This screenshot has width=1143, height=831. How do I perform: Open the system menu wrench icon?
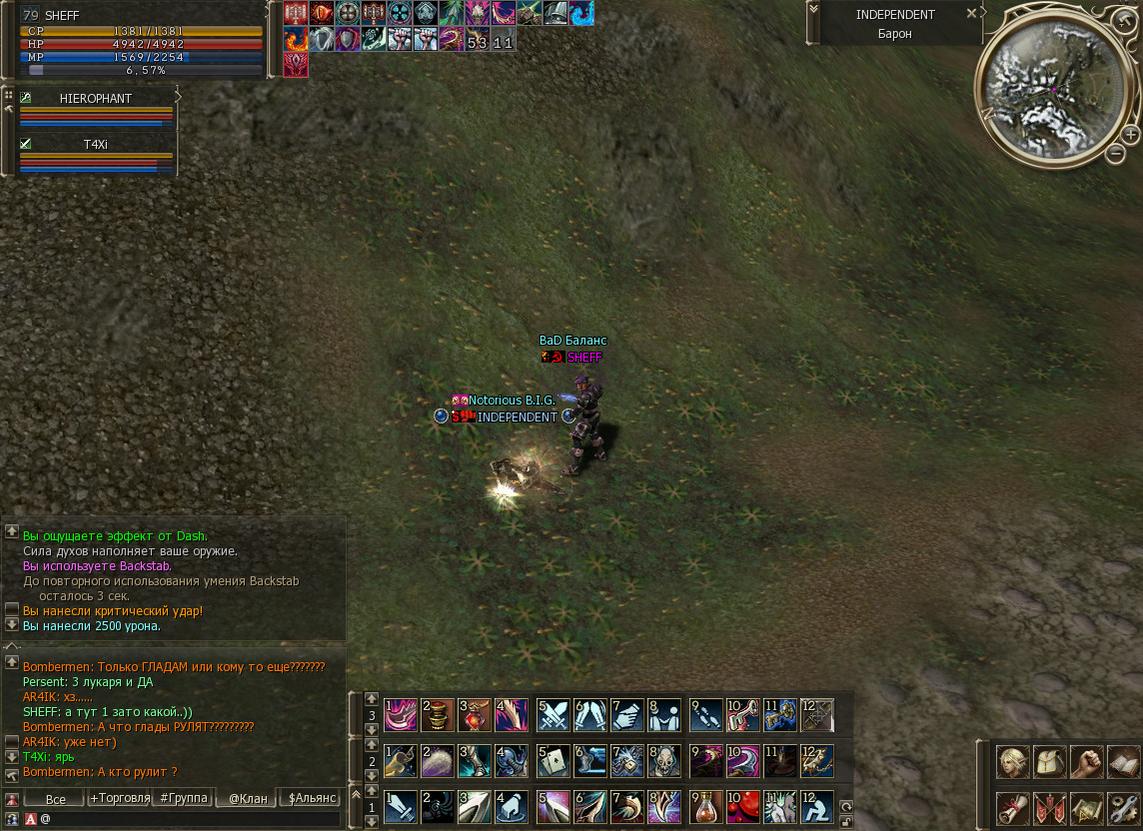pos(1122,806)
